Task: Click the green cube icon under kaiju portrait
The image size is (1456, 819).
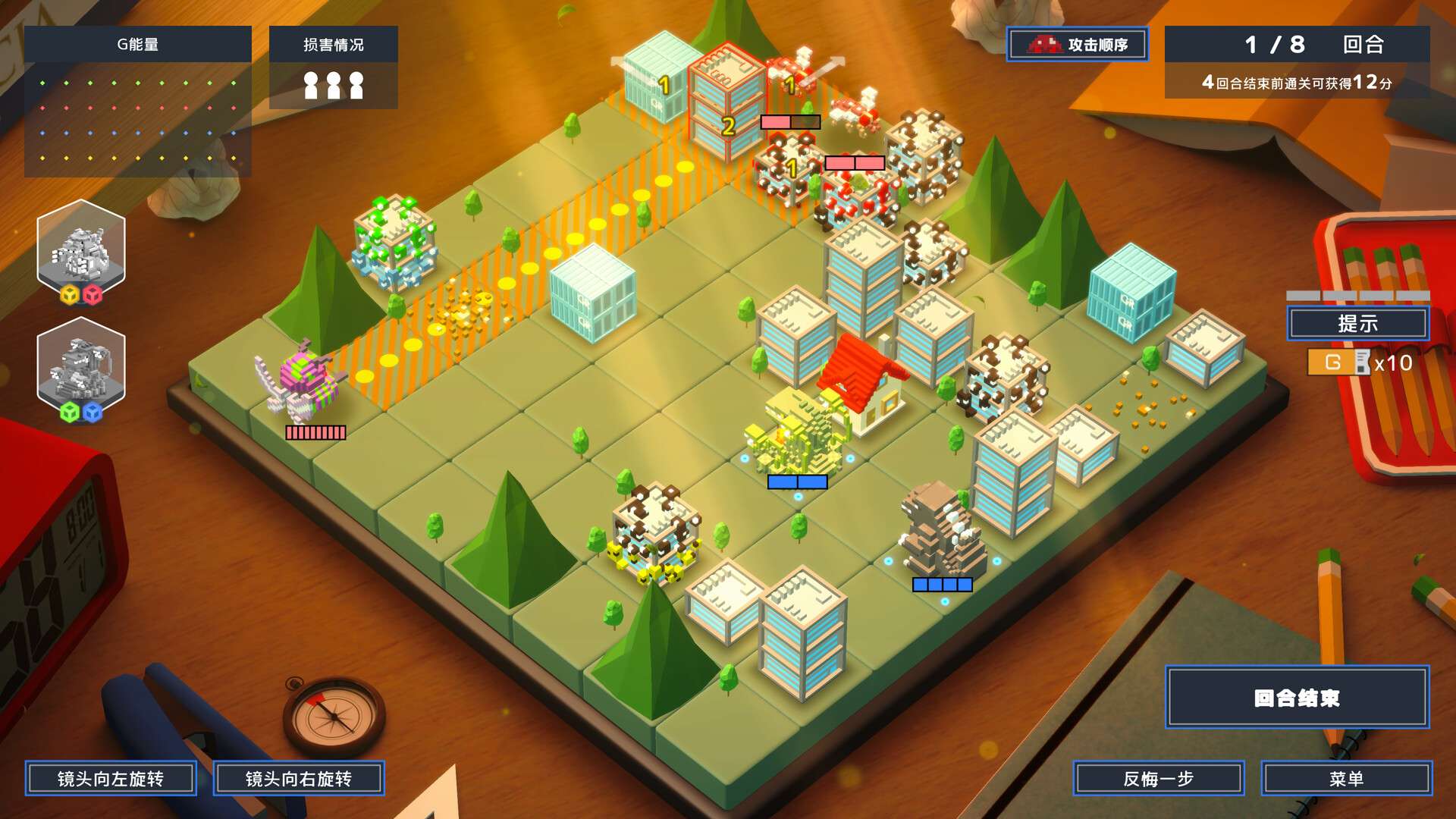Action: coord(70,410)
